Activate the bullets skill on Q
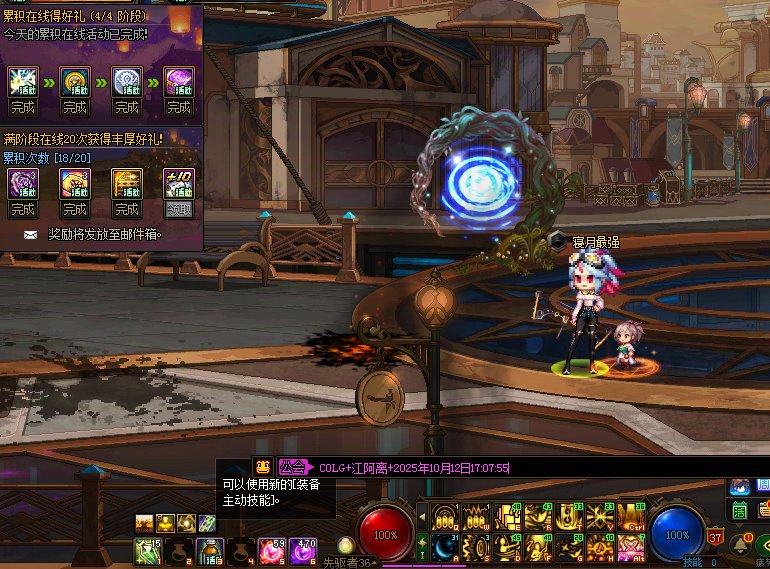This screenshot has width=770, height=569. tap(444, 515)
